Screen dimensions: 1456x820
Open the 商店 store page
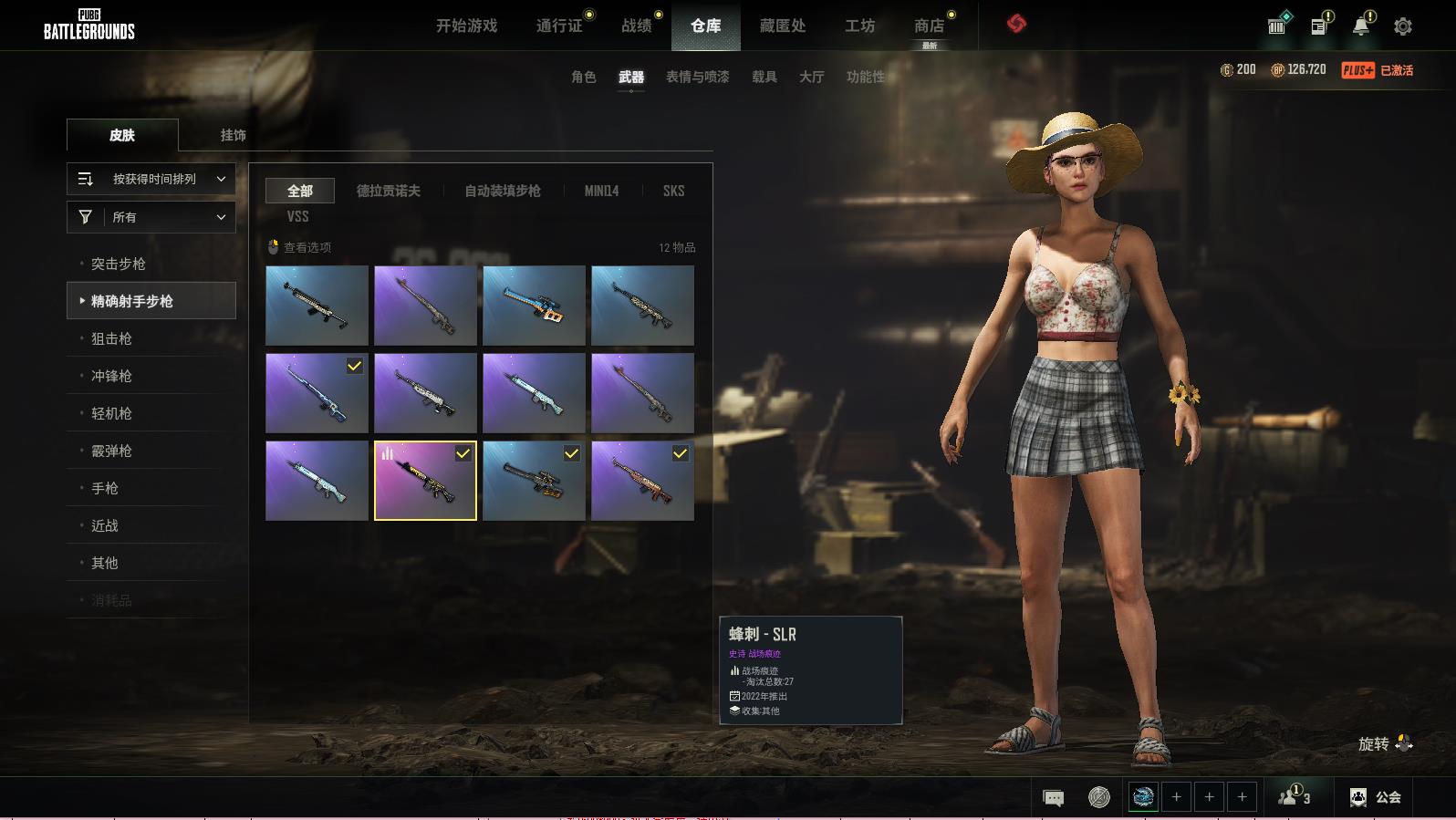929,26
